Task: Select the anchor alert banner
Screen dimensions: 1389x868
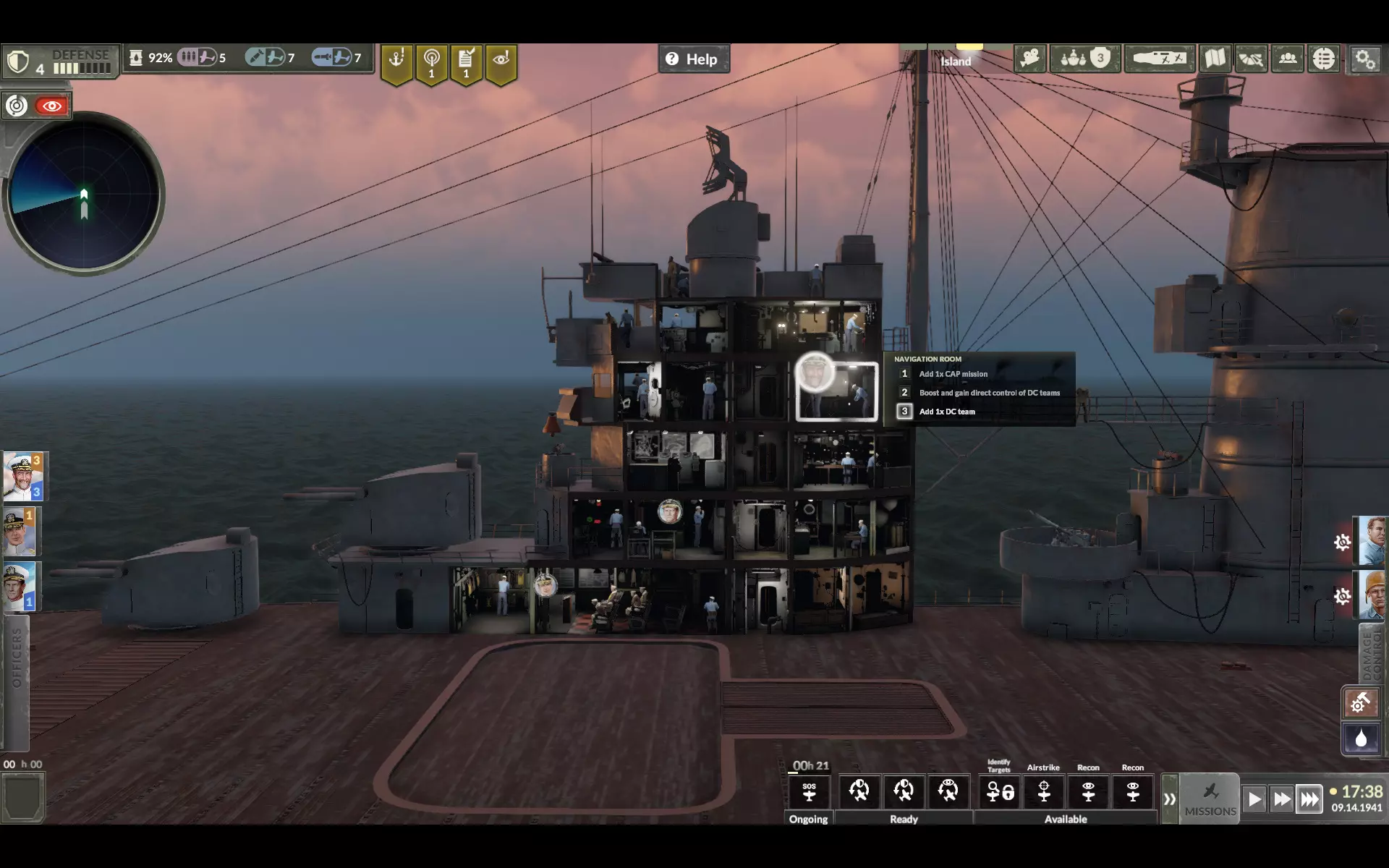Action: 396,62
